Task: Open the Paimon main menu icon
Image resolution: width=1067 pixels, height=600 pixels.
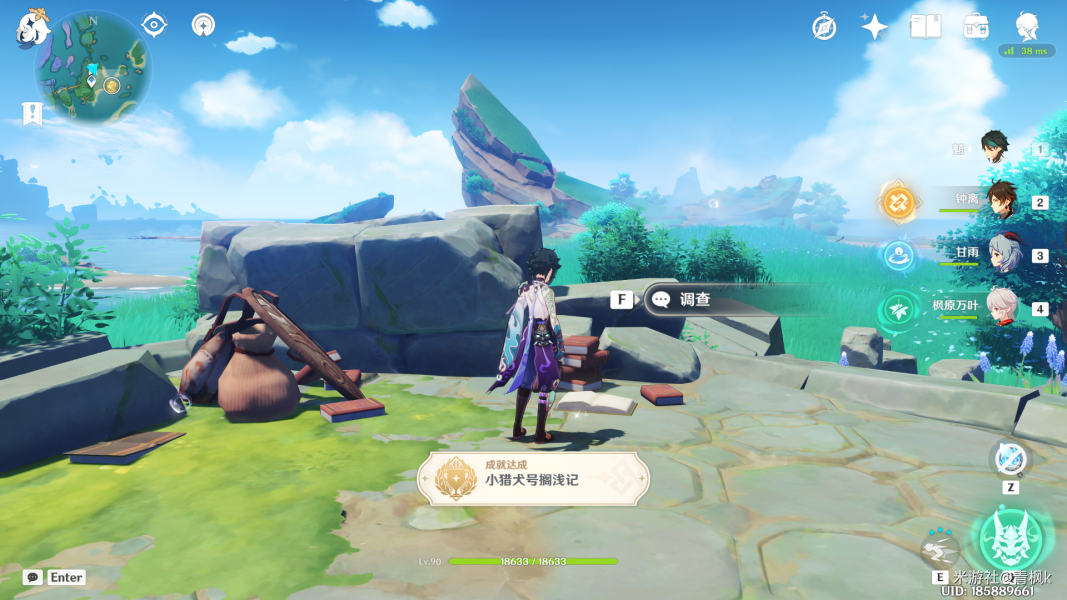Action: 32,28
